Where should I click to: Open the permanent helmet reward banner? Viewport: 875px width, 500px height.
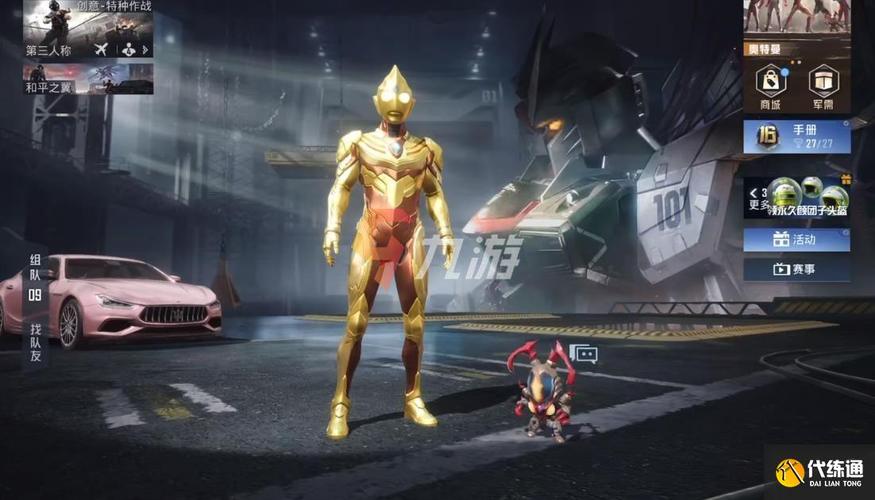[797, 197]
